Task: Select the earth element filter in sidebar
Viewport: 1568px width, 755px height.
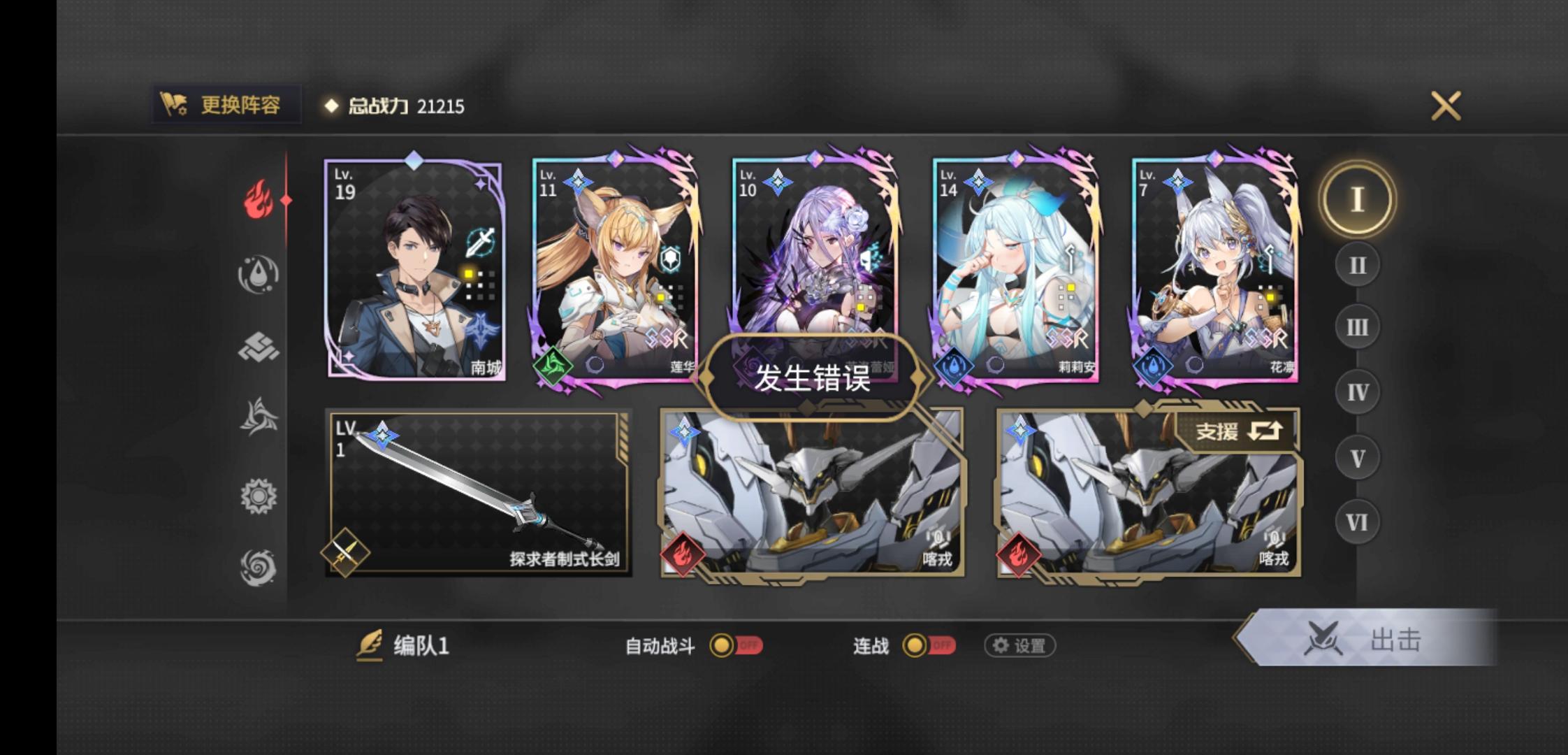Action: (x=259, y=348)
